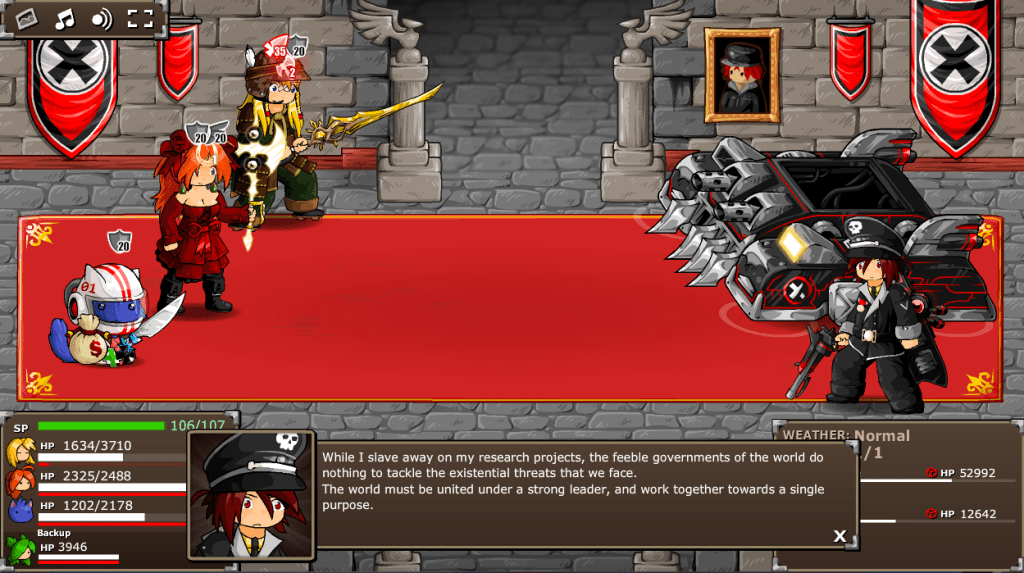Viewport: 1024px width, 573px height.
Task: Select the blonde party member portrait
Action: tap(19, 451)
